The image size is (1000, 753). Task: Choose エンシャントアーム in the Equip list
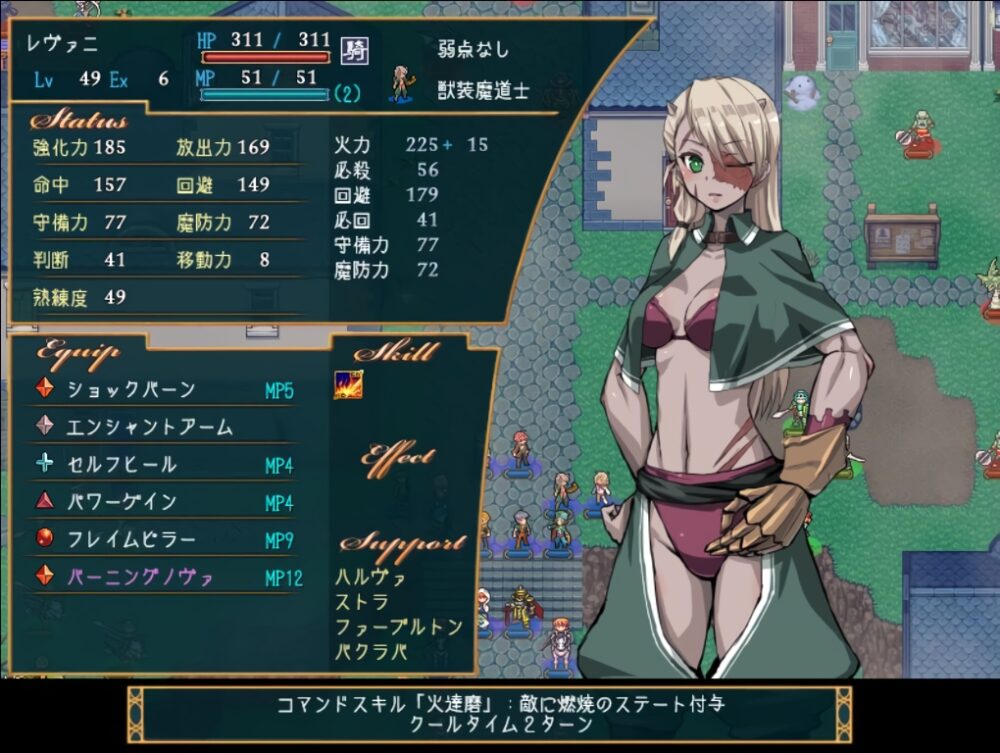(149, 427)
